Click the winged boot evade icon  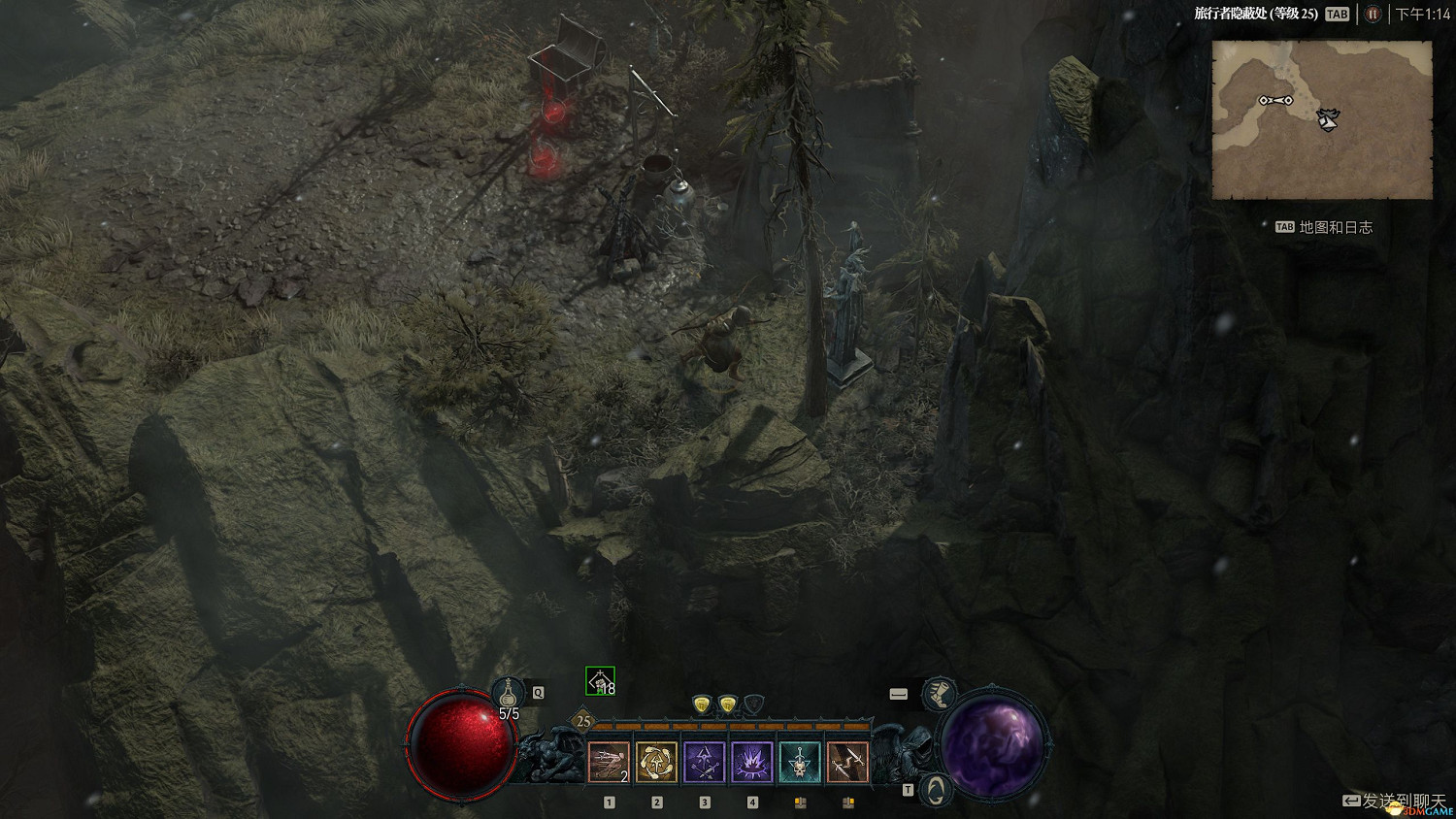938,694
